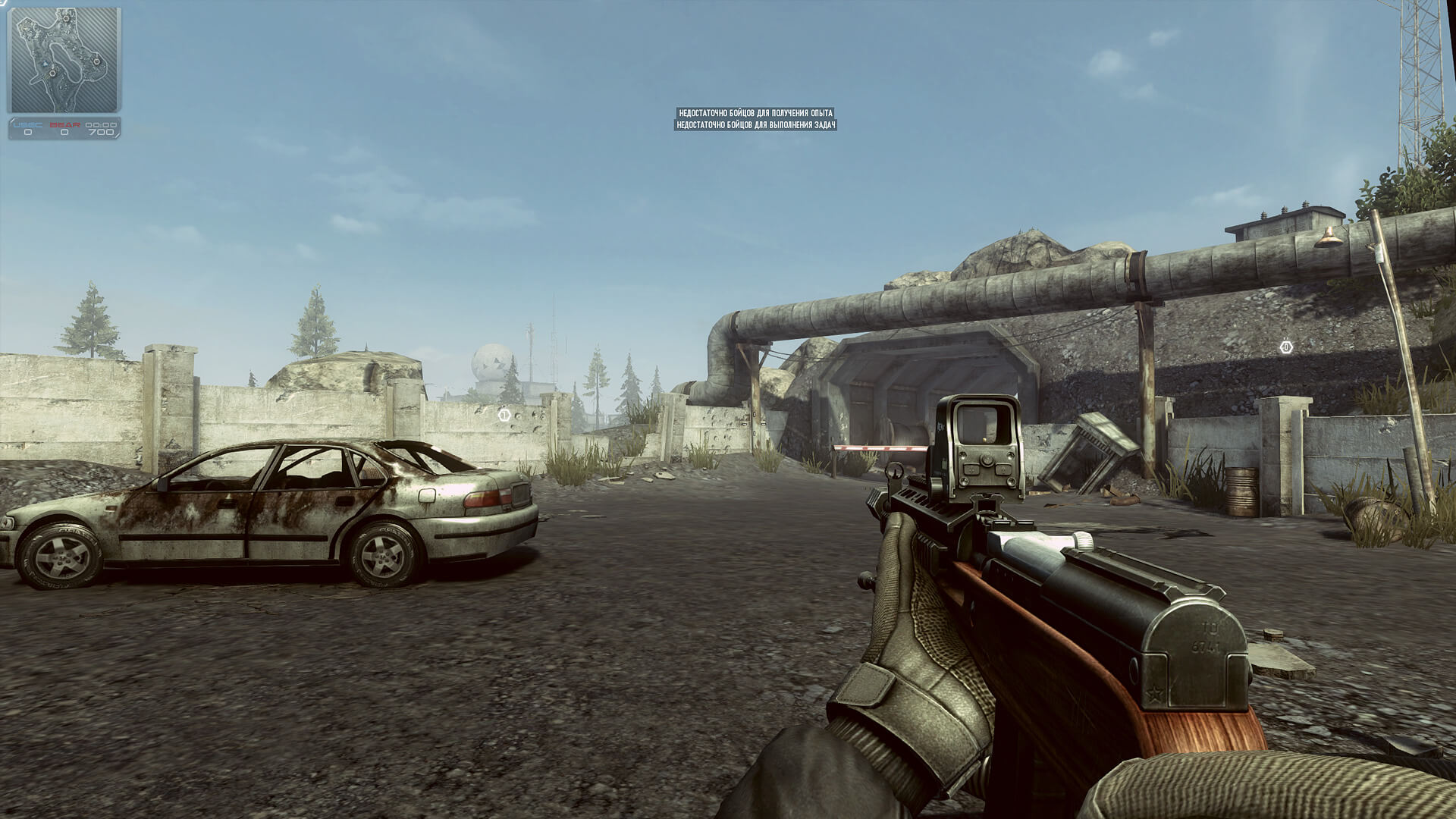This screenshot has width=1456, height=819.
Task: Select the lower-left objective marker on the minimap
Action: [x=52, y=73]
